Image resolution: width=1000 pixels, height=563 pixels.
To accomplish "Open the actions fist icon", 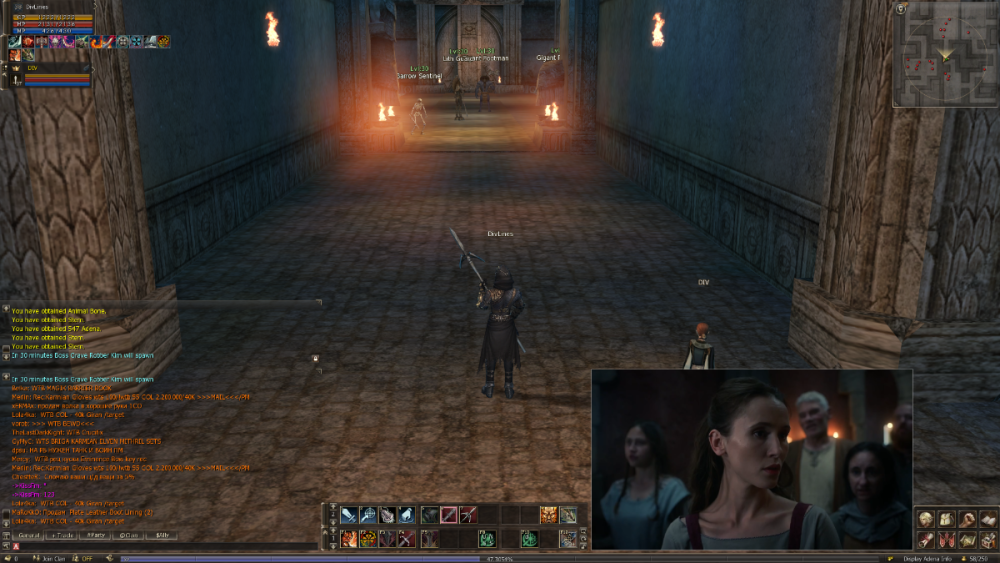I will tap(966, 519).
